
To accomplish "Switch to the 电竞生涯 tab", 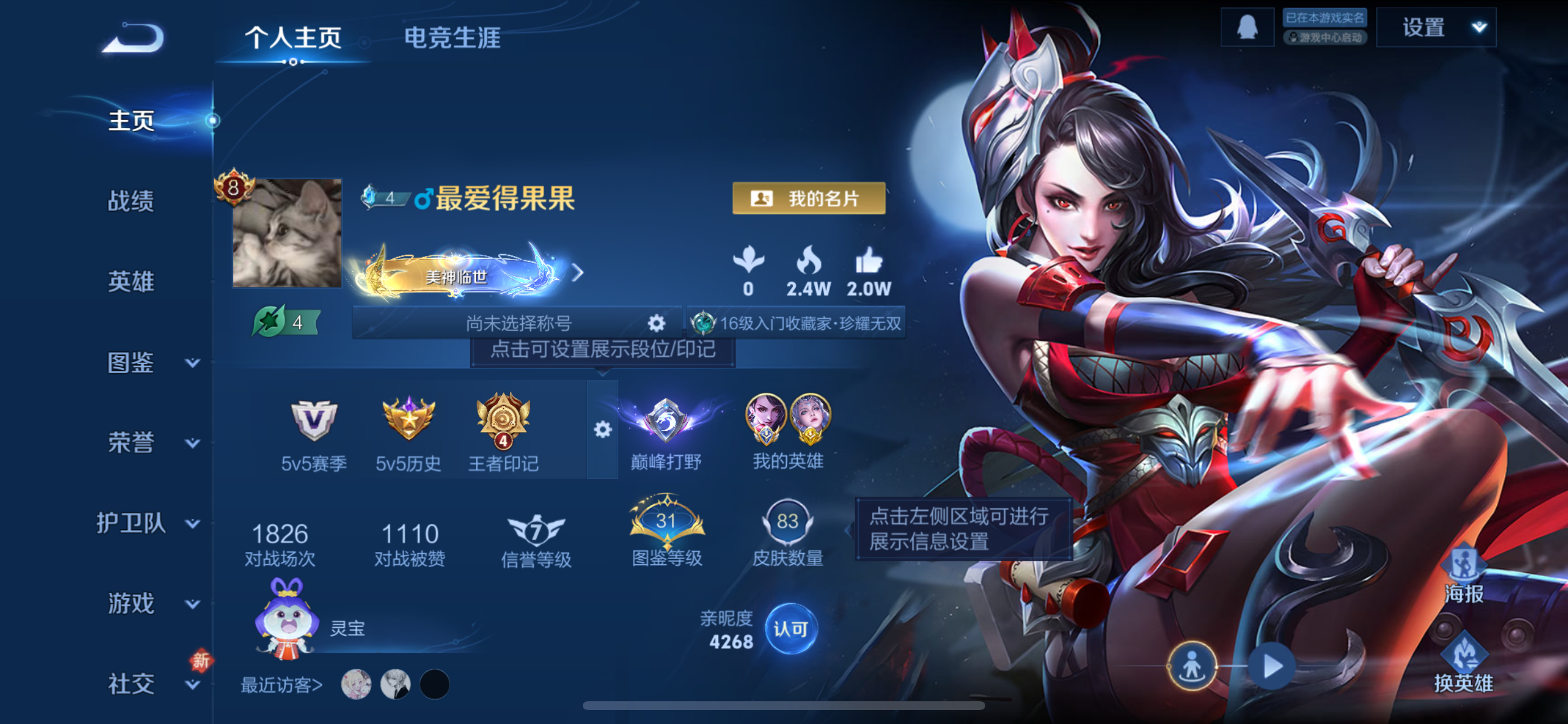I will click(453, 38).
